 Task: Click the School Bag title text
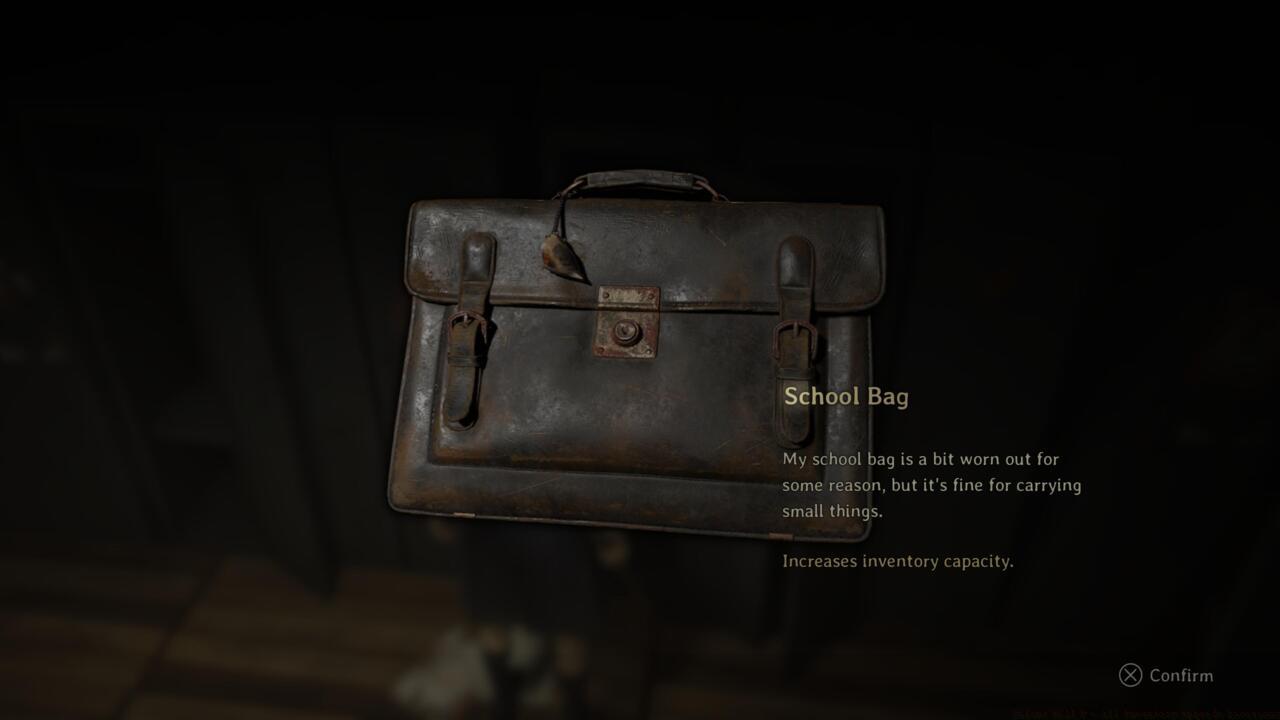845,396
